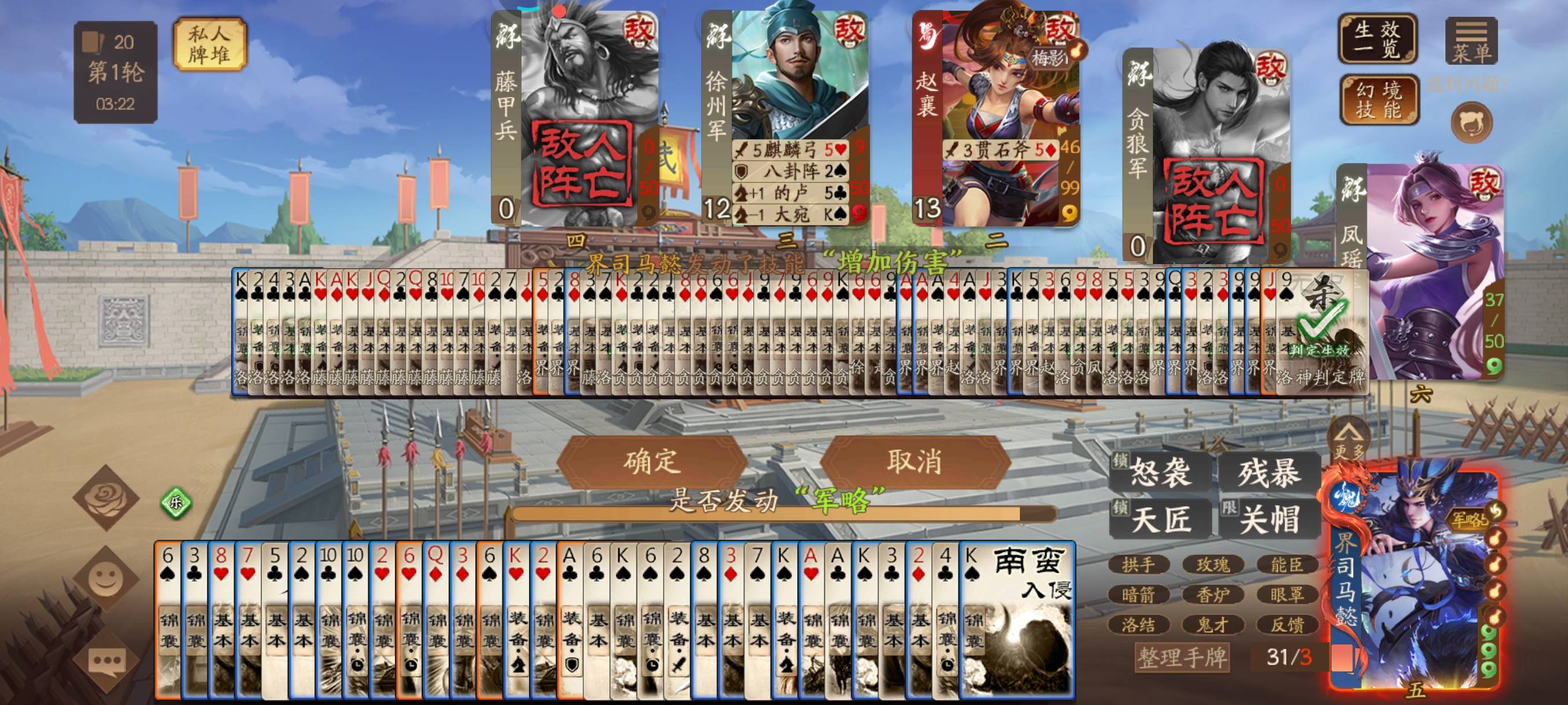
Task: Activate the 怒袭 skill
Action: click(x=1160, y=473)
